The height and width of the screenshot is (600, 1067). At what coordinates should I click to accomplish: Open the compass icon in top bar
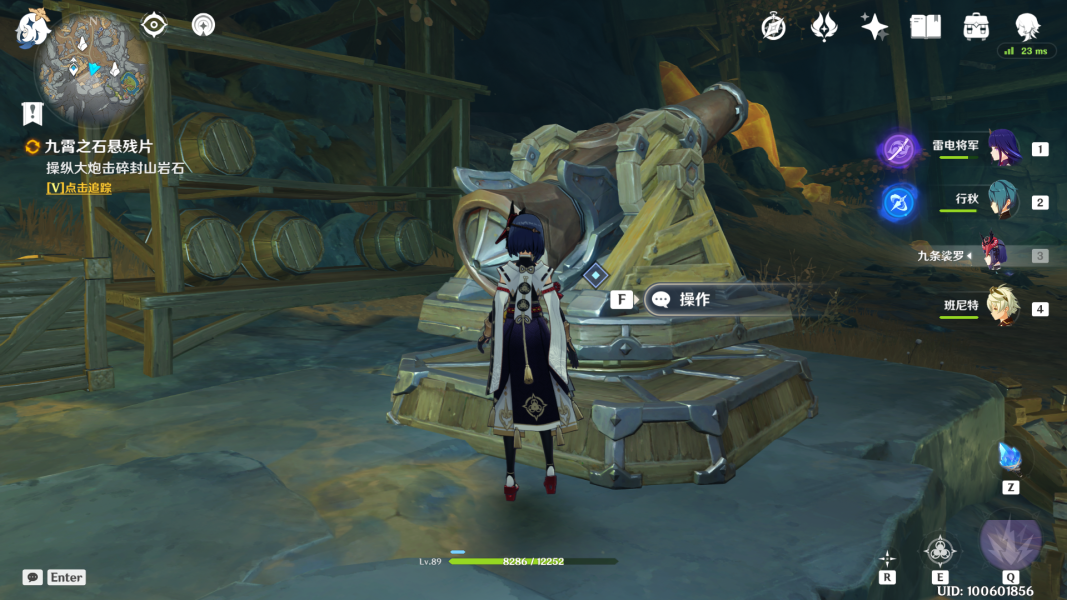773,27
